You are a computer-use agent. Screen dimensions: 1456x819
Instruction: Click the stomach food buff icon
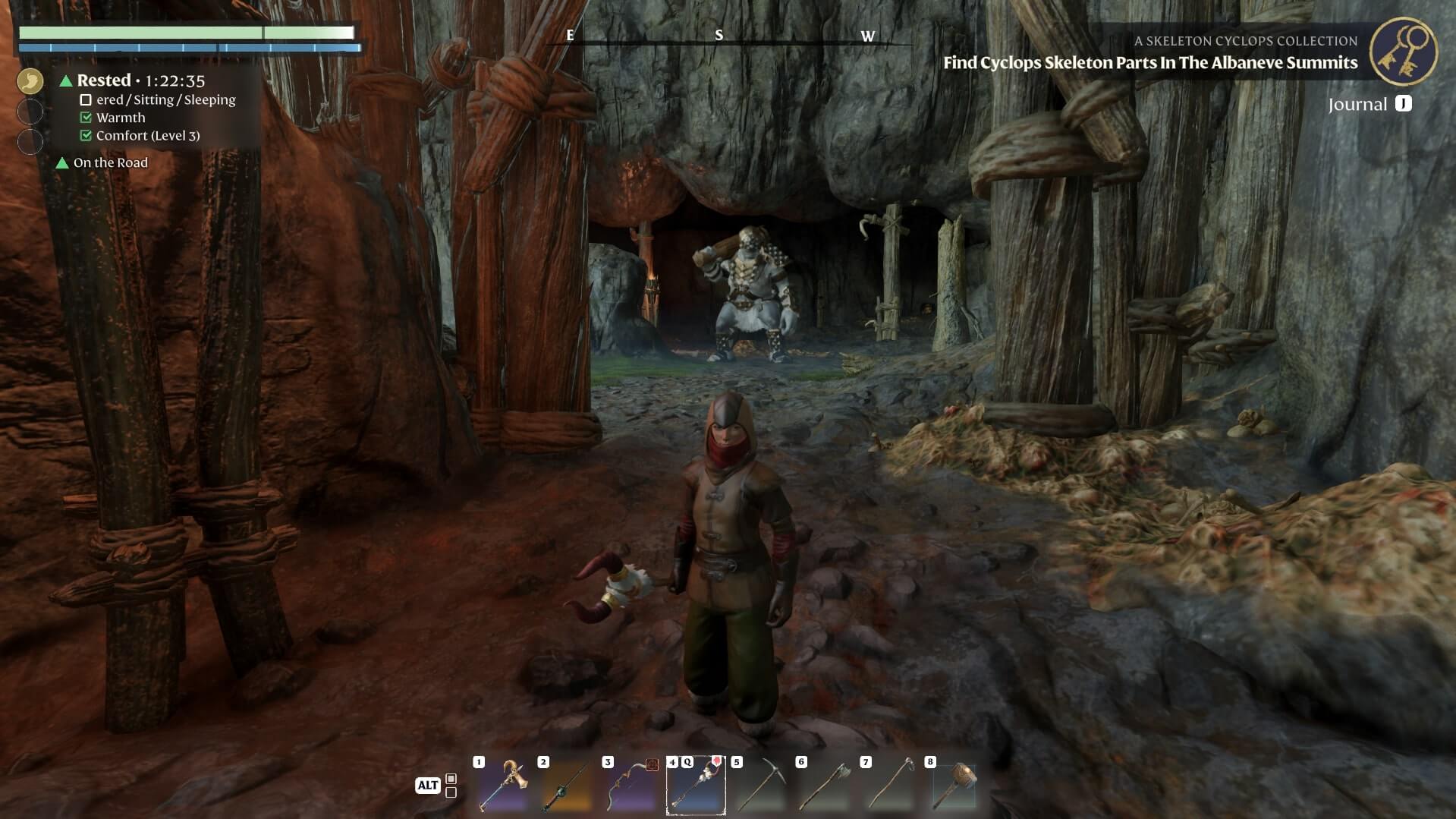click(30, 80)
